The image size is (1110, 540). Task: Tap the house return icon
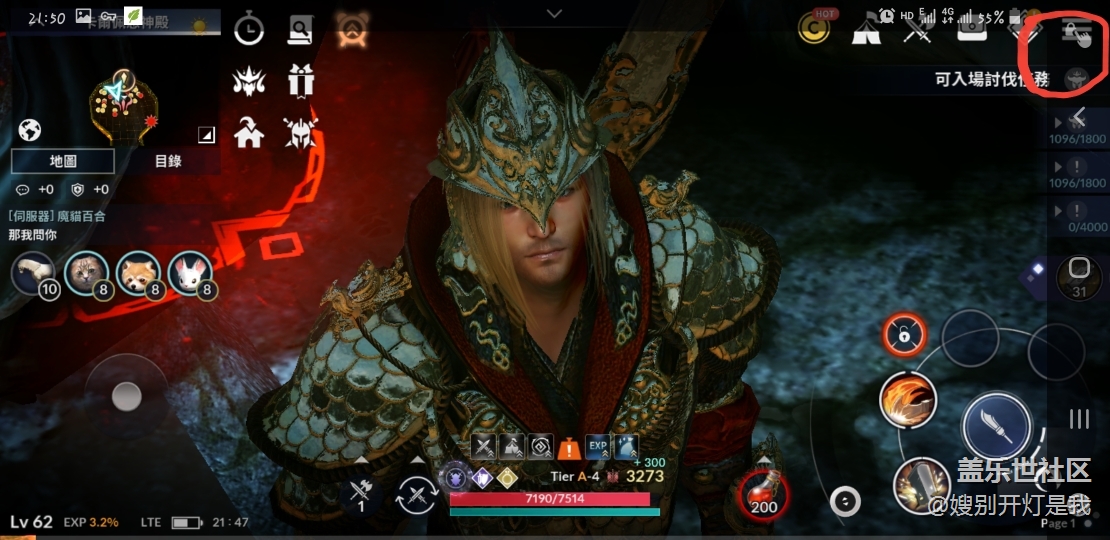tap(249, 131)
